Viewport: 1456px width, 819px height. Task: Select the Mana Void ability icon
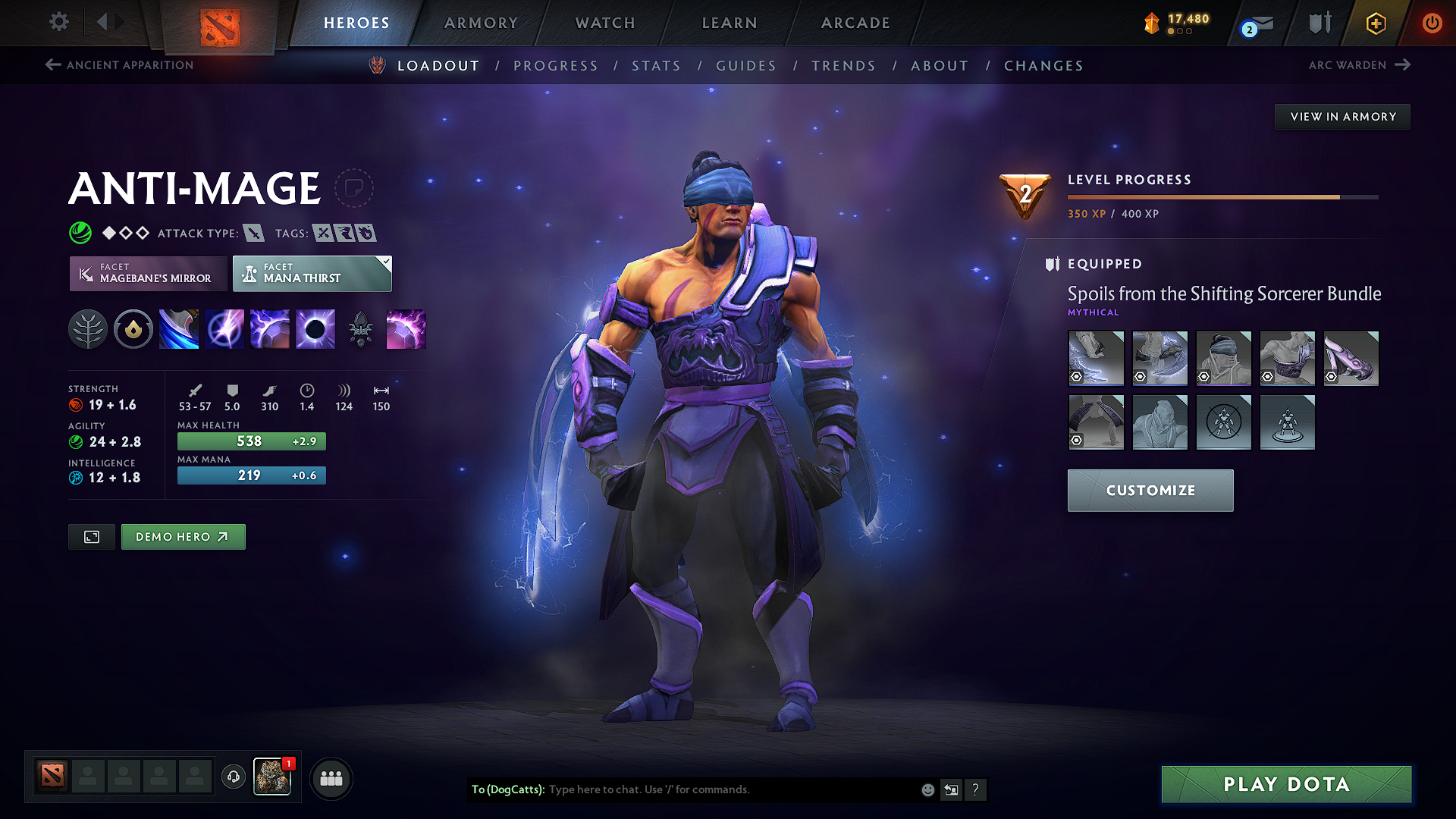315,328
